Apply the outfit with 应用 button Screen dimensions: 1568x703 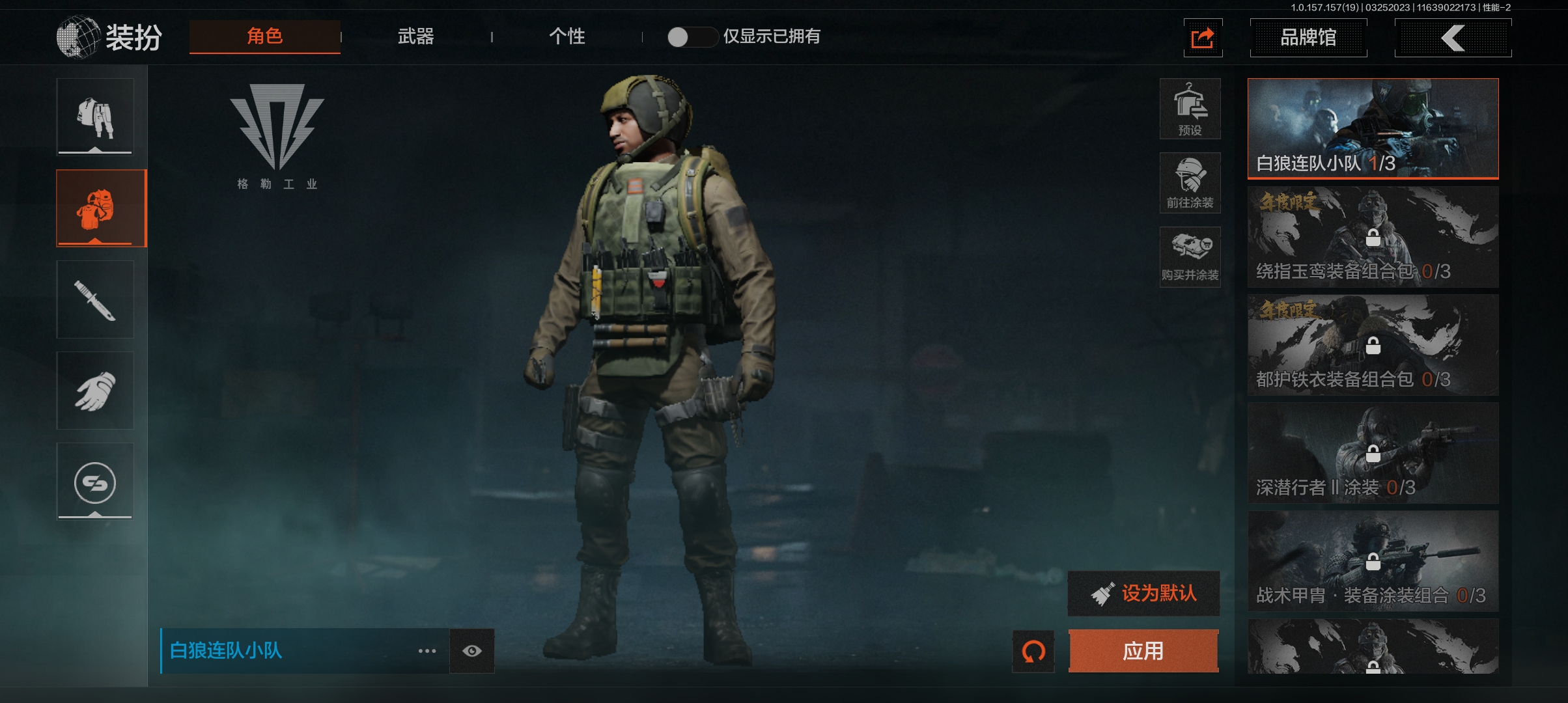click(x=1143, y=650)
